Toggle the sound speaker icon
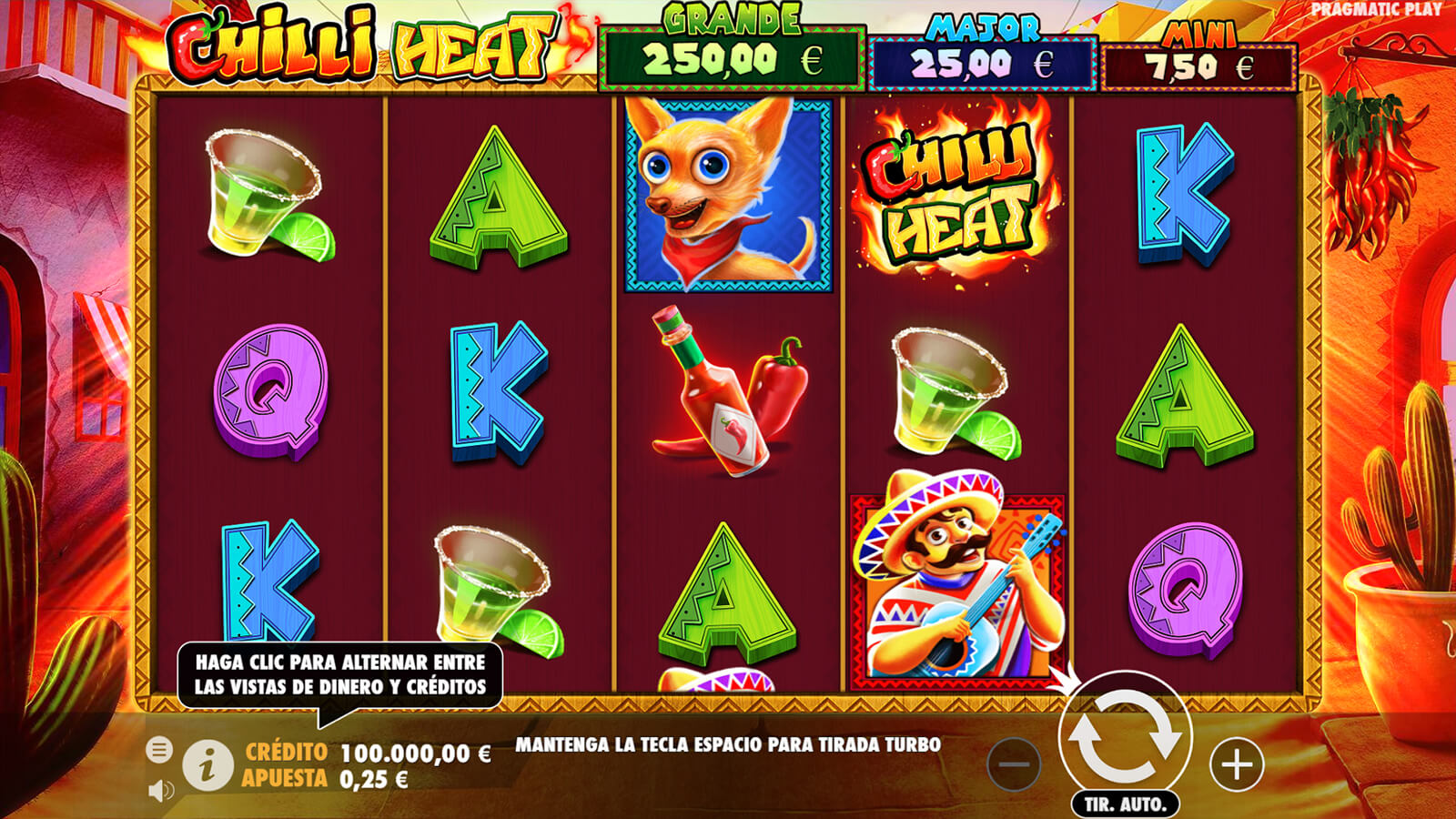Screen dimensions: 1456x819 tap(160, 790)
